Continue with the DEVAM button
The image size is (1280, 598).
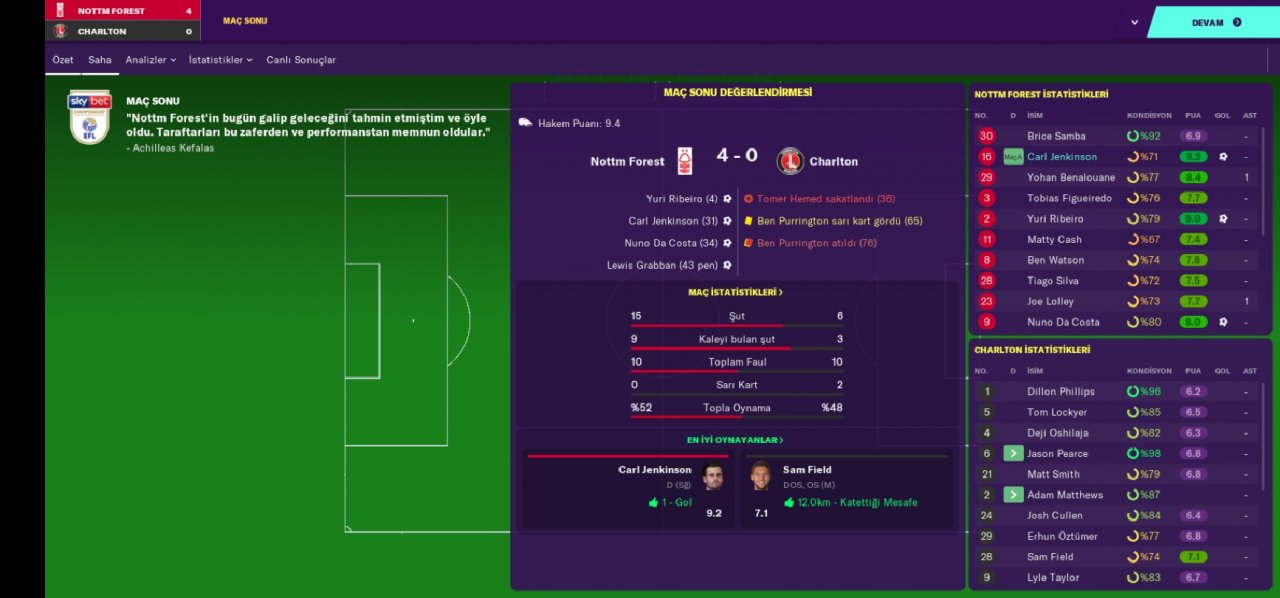coord(1215,22)
